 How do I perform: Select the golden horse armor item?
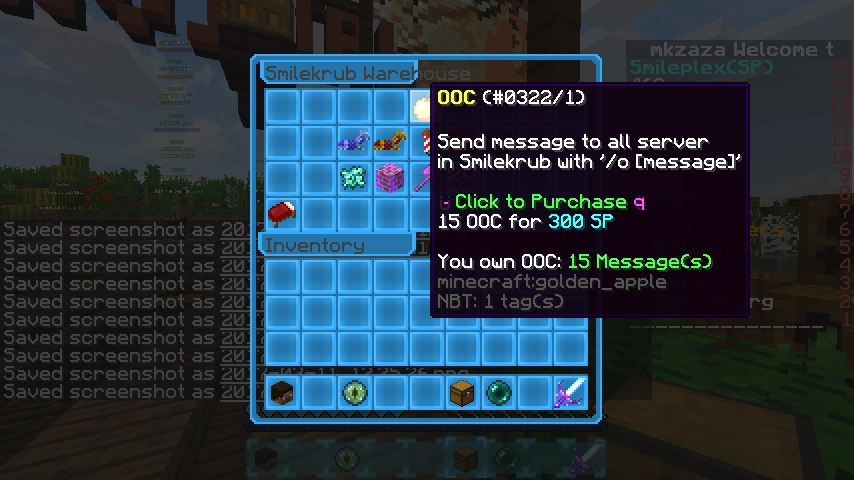(x=389, y=143)
